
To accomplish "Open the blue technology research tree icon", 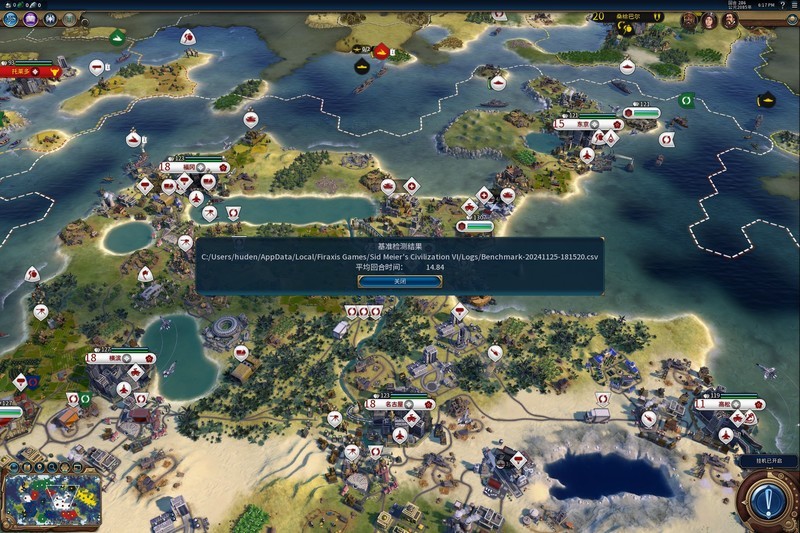I will [11, 19].
